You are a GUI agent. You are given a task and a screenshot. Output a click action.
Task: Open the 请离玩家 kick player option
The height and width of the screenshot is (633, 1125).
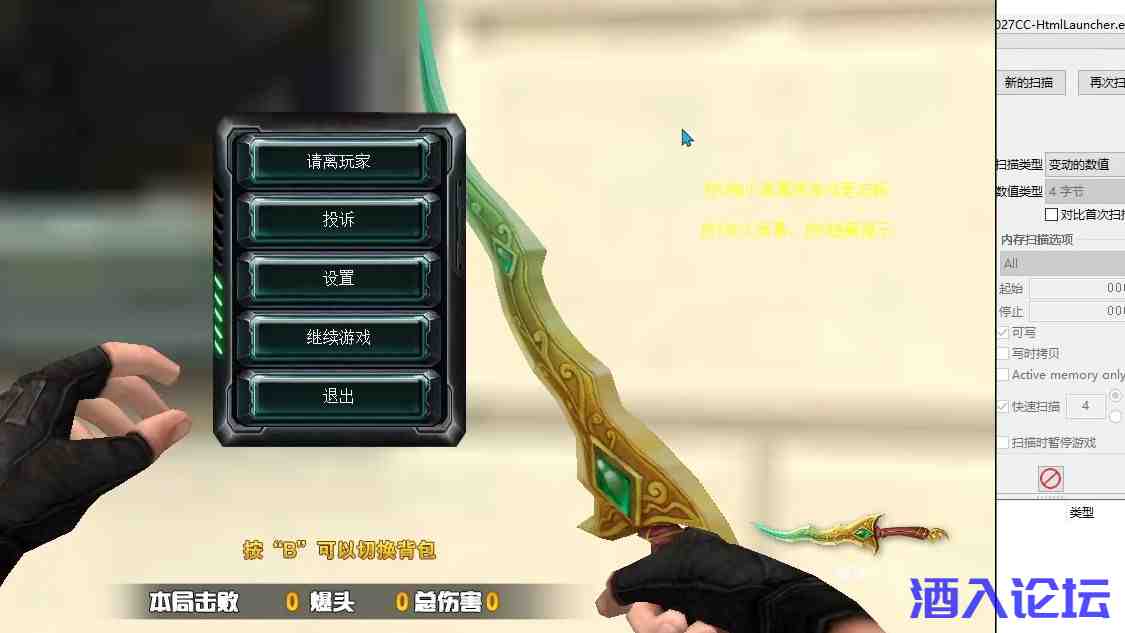tap(339, 161)
